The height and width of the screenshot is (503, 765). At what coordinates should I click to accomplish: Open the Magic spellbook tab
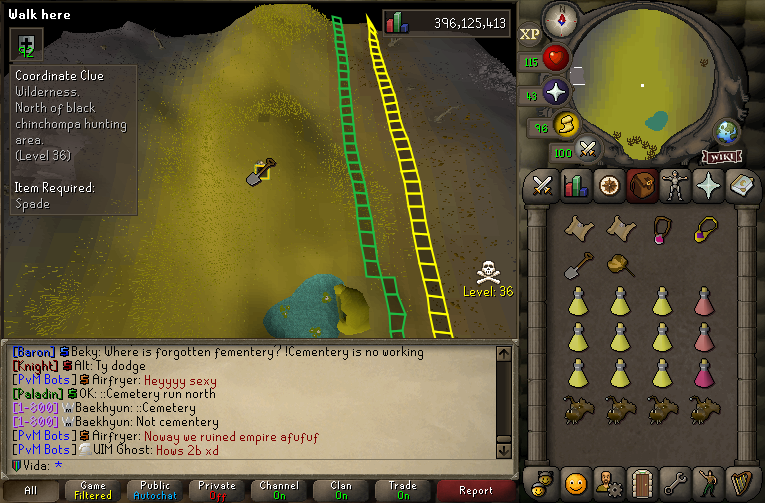point(740,185)
